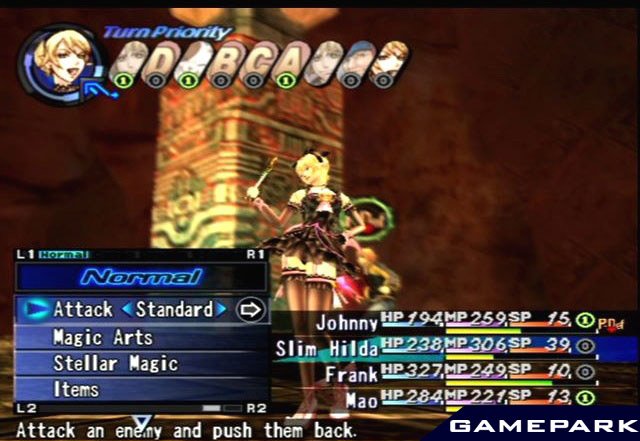Select Johnny in the party list
This screenshot has width=640, height=441.
pos(347,323)
